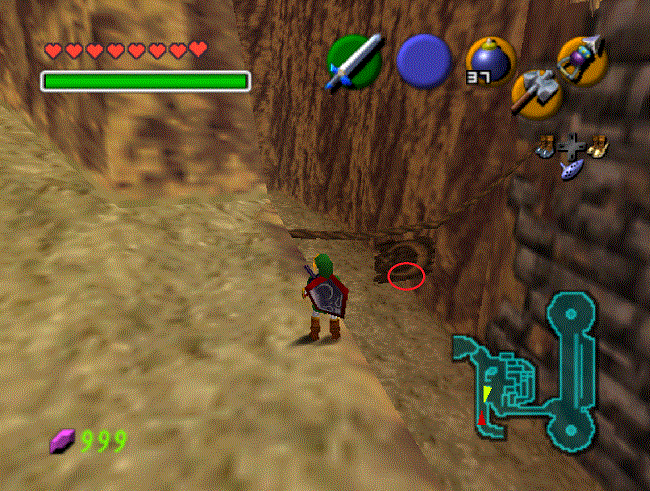Play the Ocarina of Time shortcut

[573, 171]
